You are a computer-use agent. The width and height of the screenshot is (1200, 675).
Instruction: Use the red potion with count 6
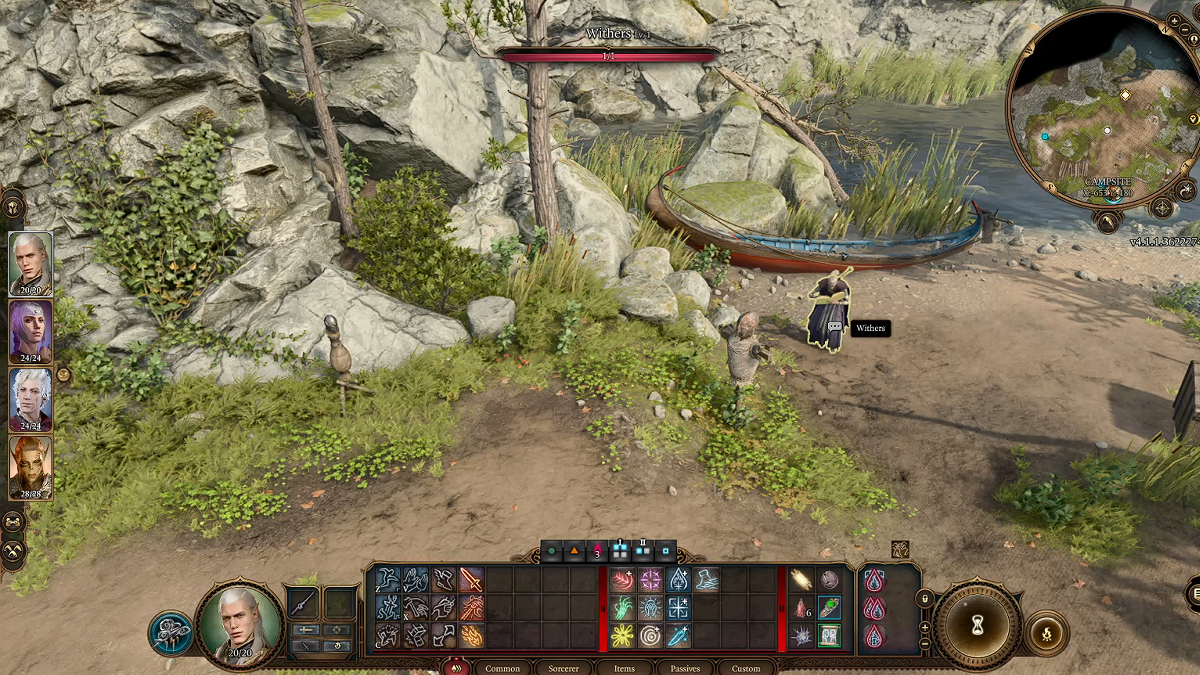tap(802, 607)
